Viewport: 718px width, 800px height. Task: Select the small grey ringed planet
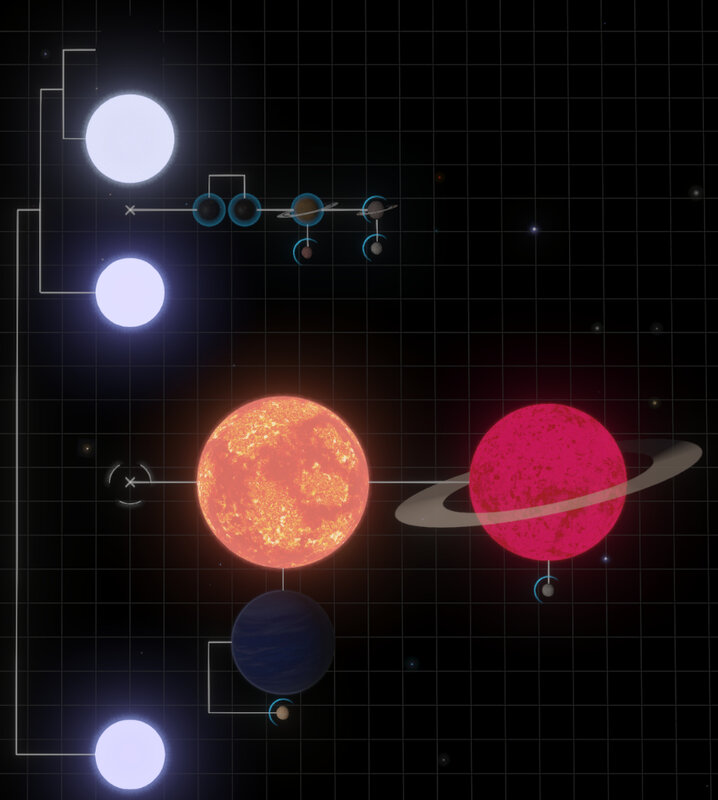click(375, 209)
